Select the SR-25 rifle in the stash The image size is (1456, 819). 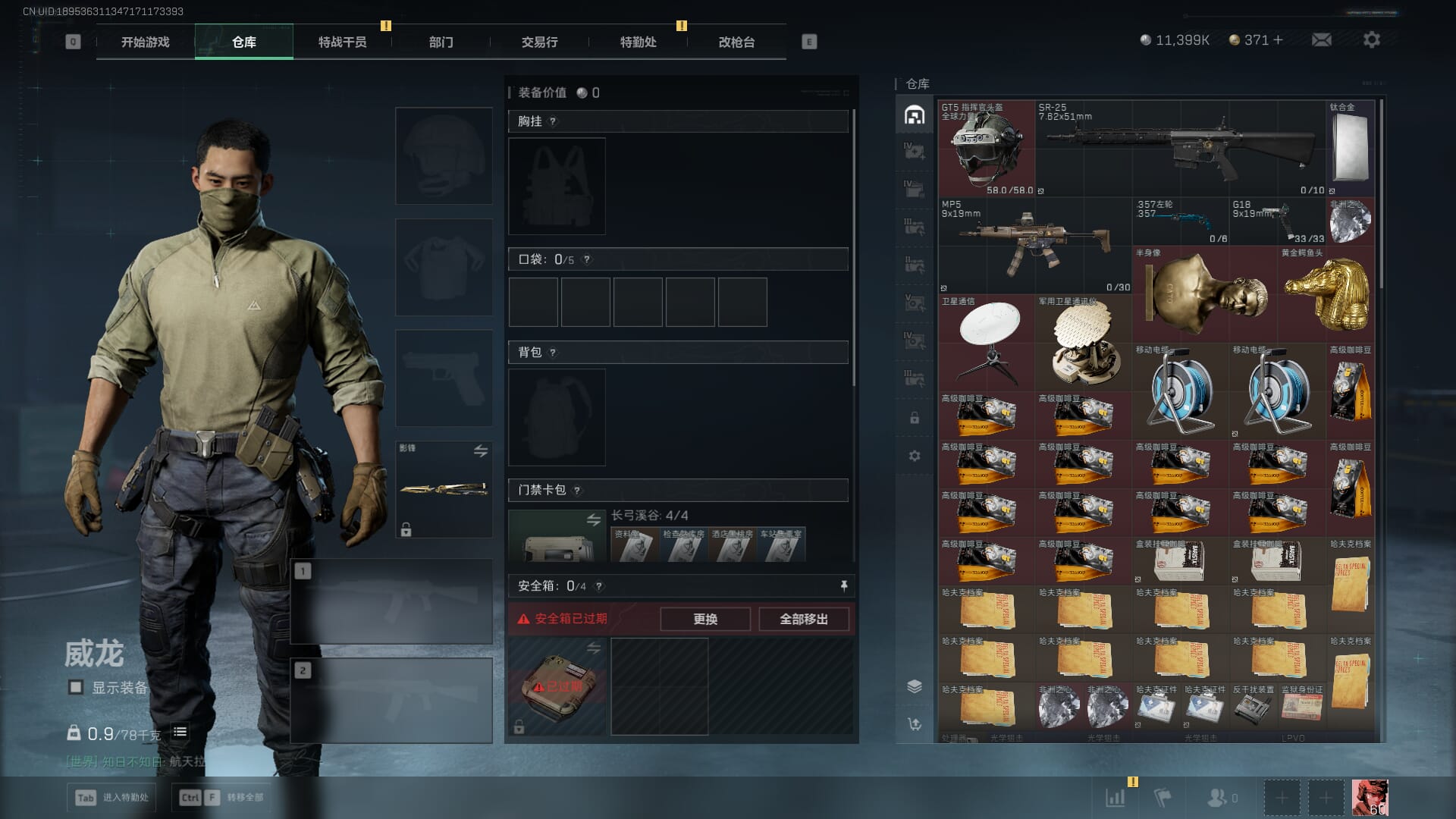[1180, 148]
